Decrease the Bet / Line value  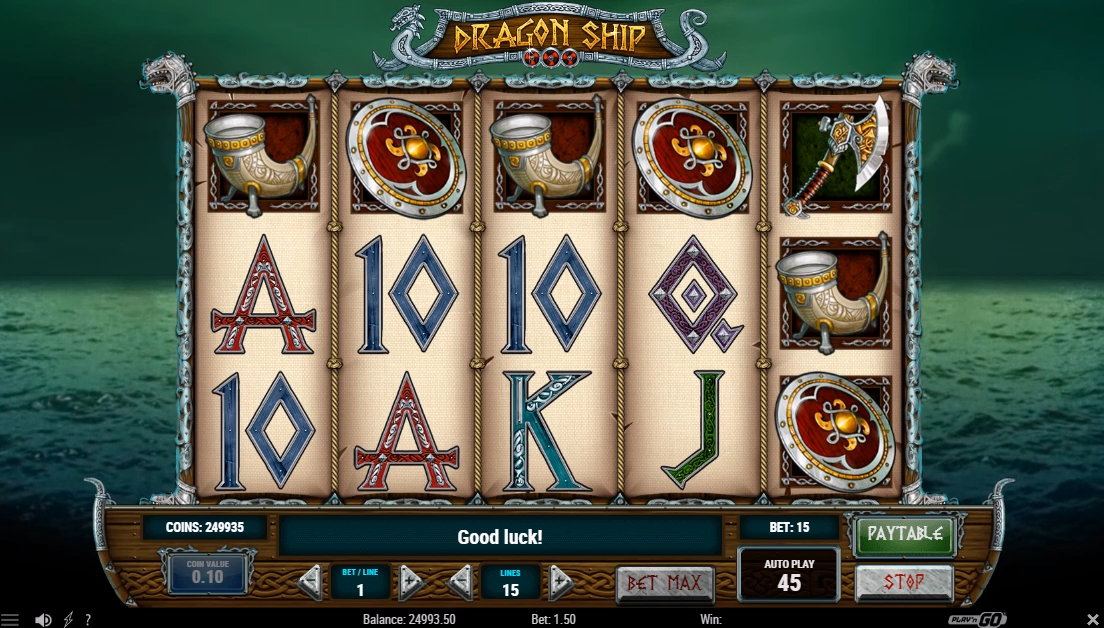(x=311, y=581)
